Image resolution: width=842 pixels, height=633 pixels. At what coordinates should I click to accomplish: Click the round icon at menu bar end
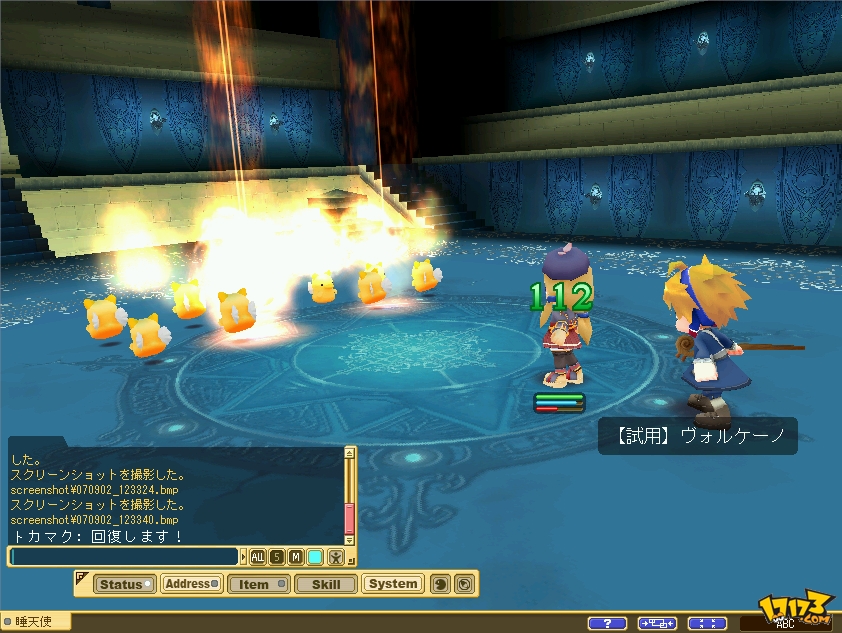463,584
